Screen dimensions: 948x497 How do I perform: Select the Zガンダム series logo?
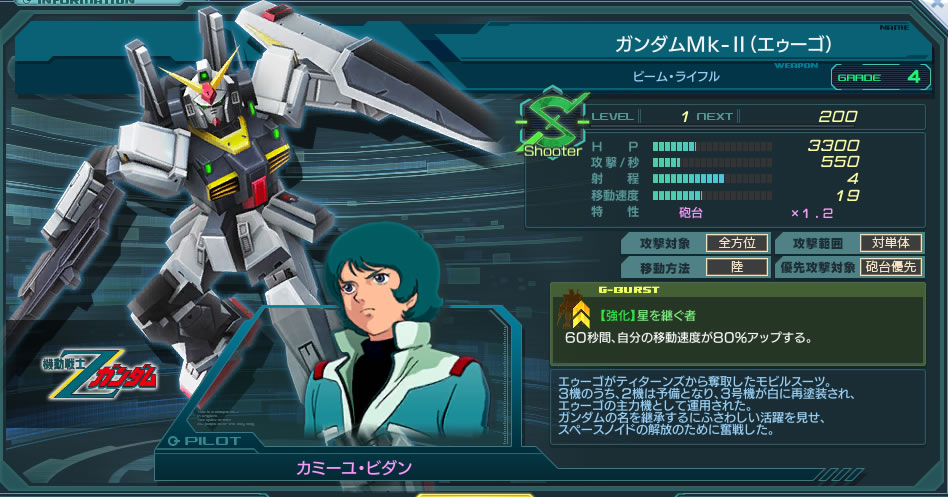(101, 374)
